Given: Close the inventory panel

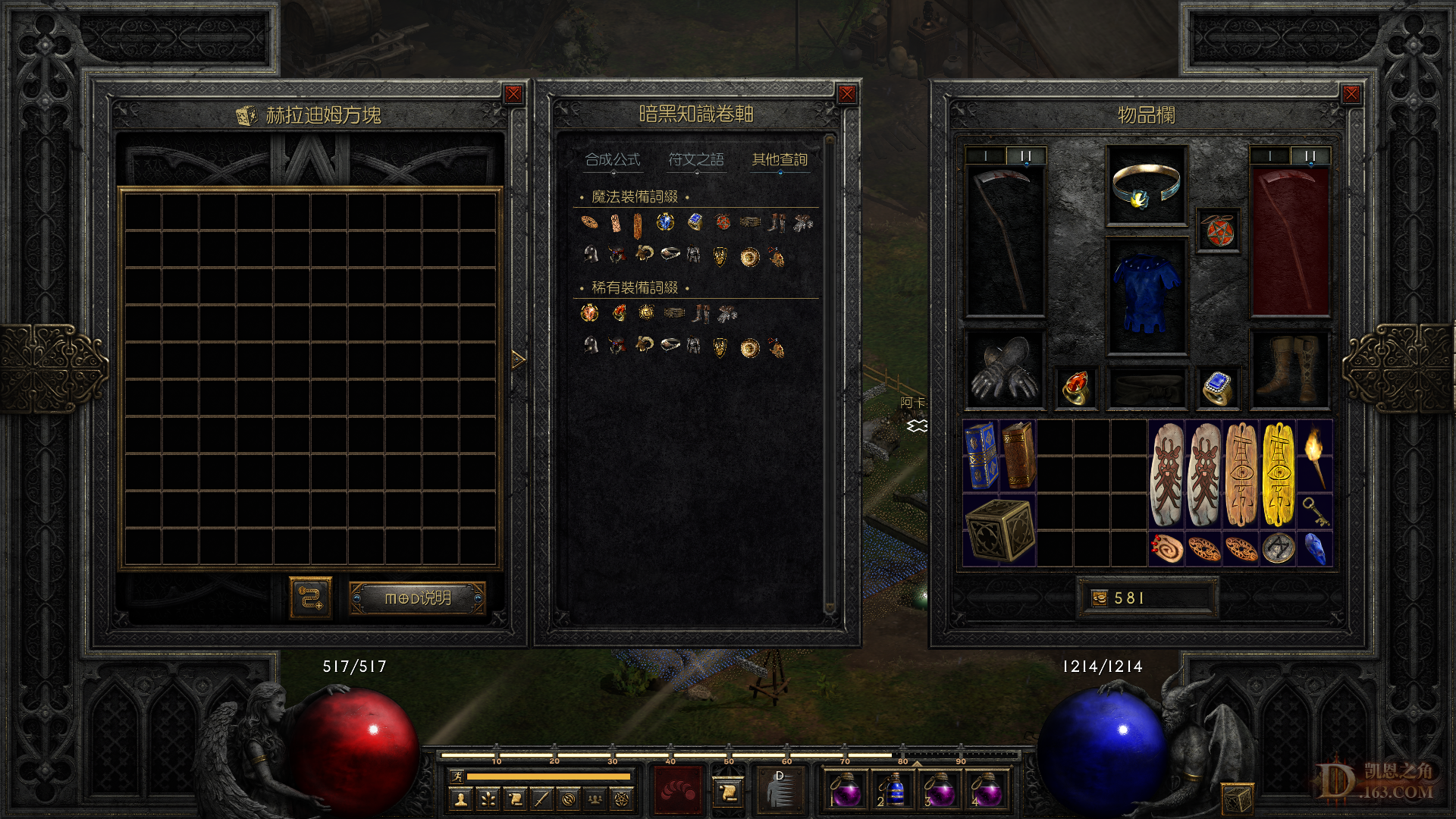Looking at the screenshot, I should [1351, 94].
